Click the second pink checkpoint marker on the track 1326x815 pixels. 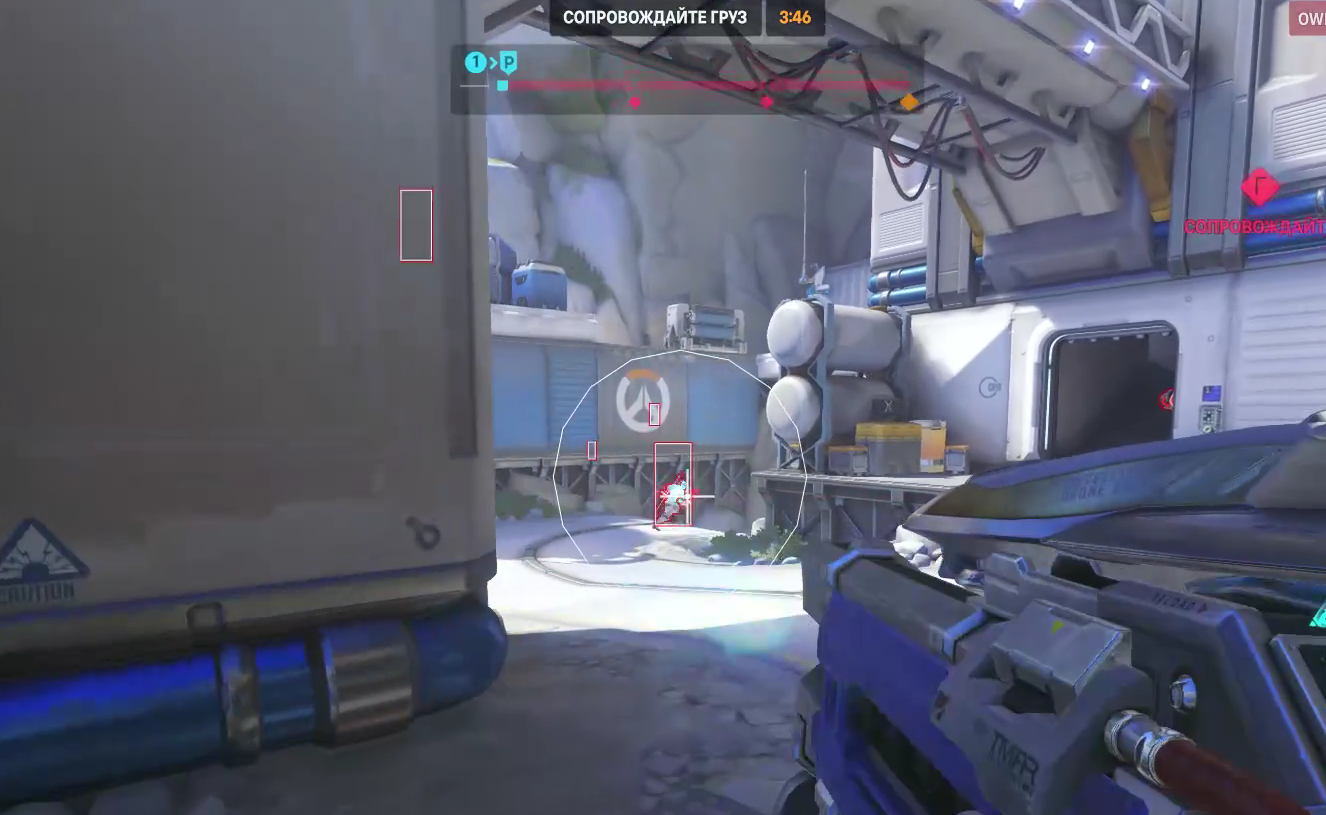click(768, 101)
